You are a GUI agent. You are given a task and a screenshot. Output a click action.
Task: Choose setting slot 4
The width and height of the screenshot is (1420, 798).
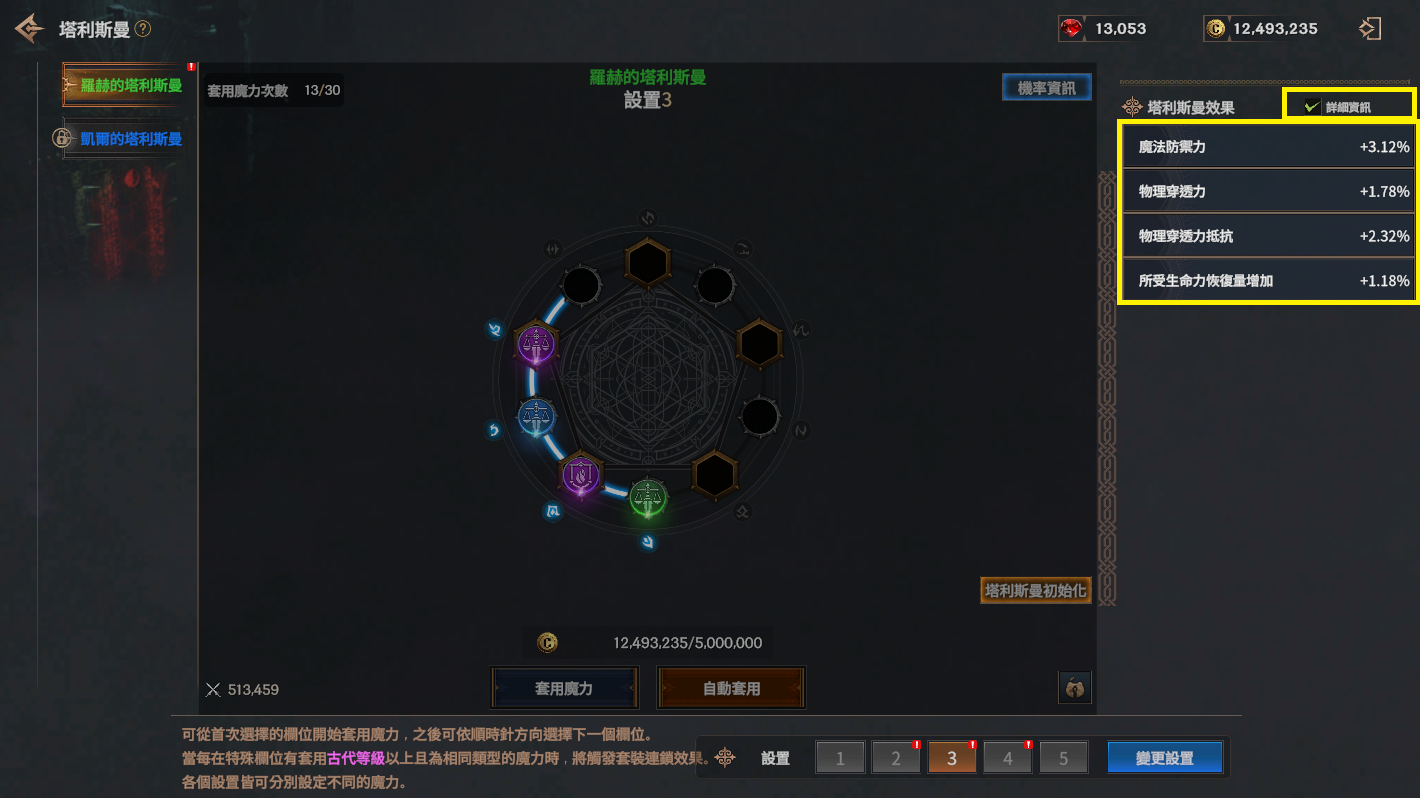(1008, 758)
